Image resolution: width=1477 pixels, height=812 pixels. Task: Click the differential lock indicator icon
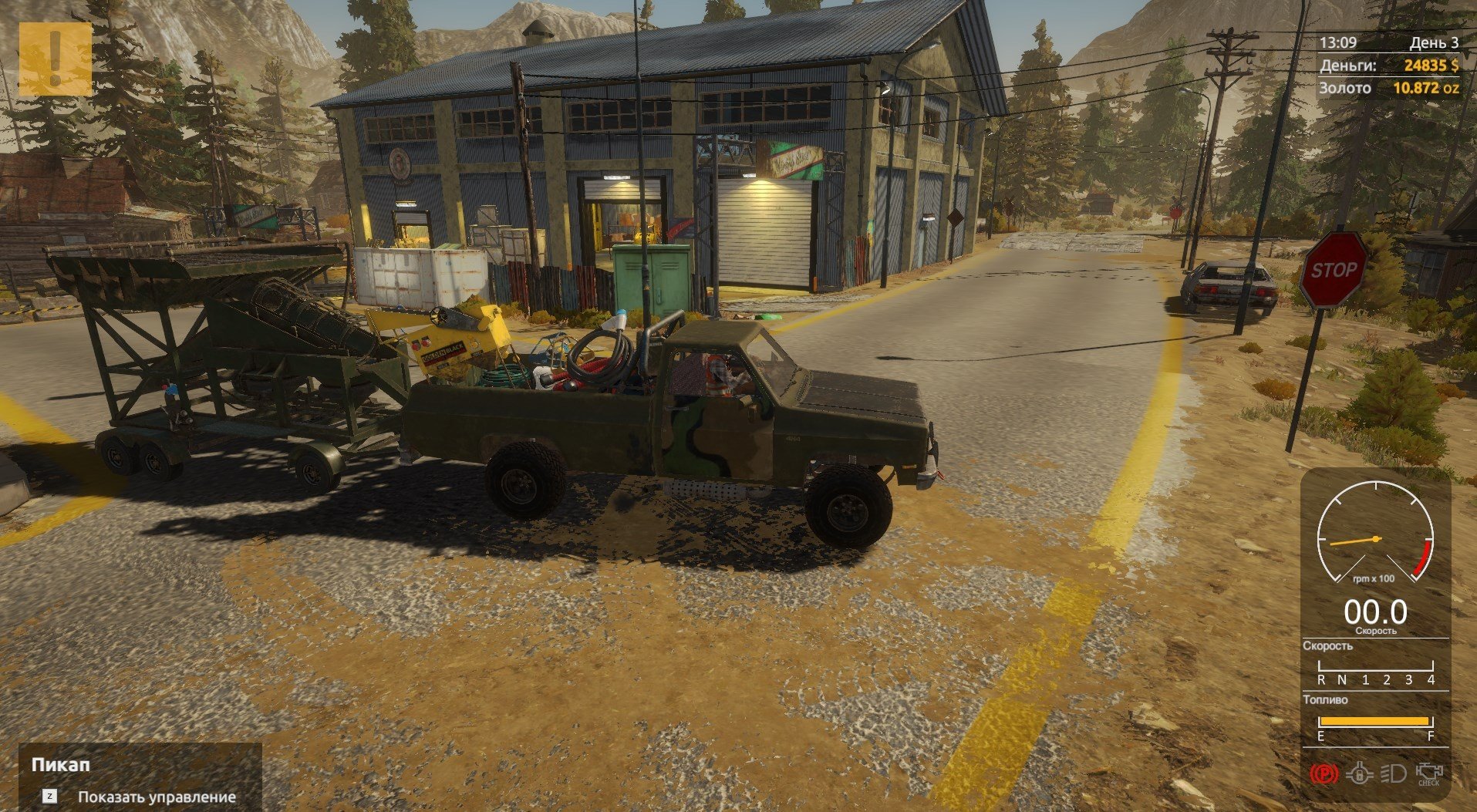pos(1359,773)
